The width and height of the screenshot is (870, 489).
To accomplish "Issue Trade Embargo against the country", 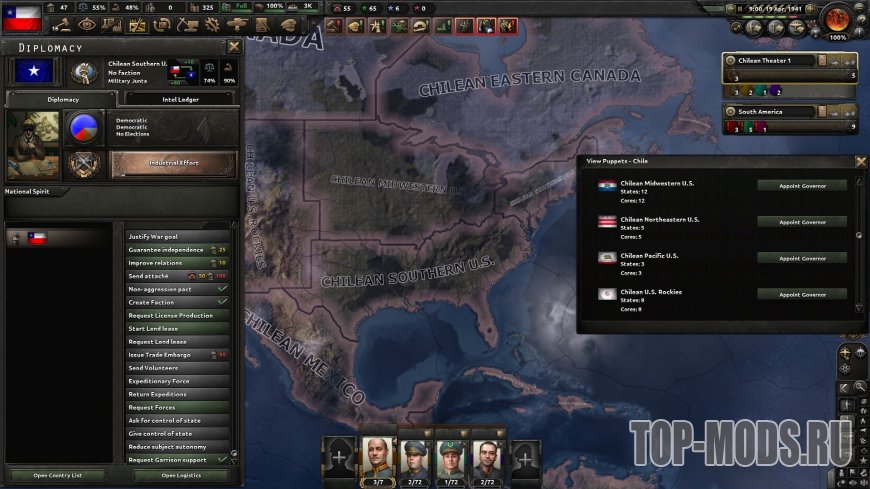I will [x=168, y=355].
